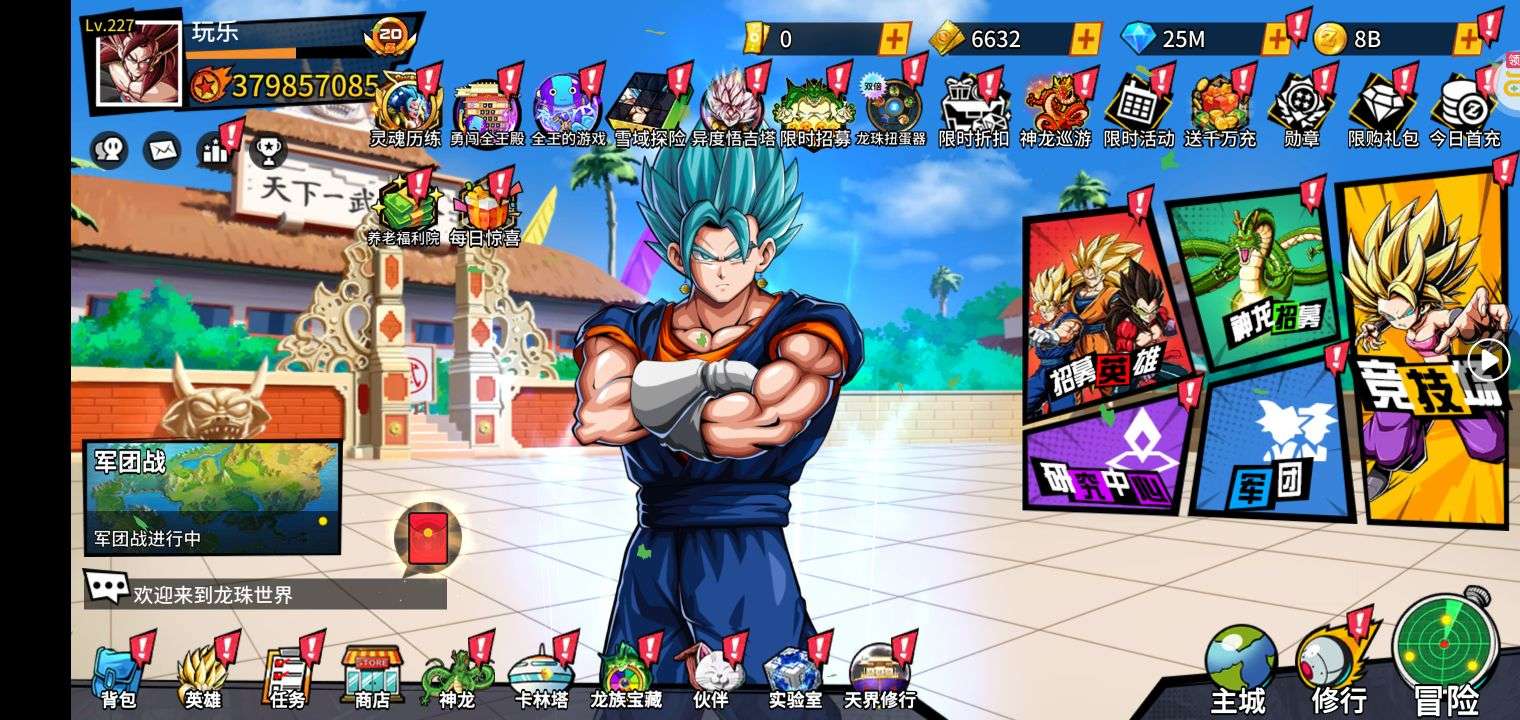This screenshot has width=1520, height=720.
Task: Enter the 竞技场 arena panel
Action: [x=1425, y=350]
